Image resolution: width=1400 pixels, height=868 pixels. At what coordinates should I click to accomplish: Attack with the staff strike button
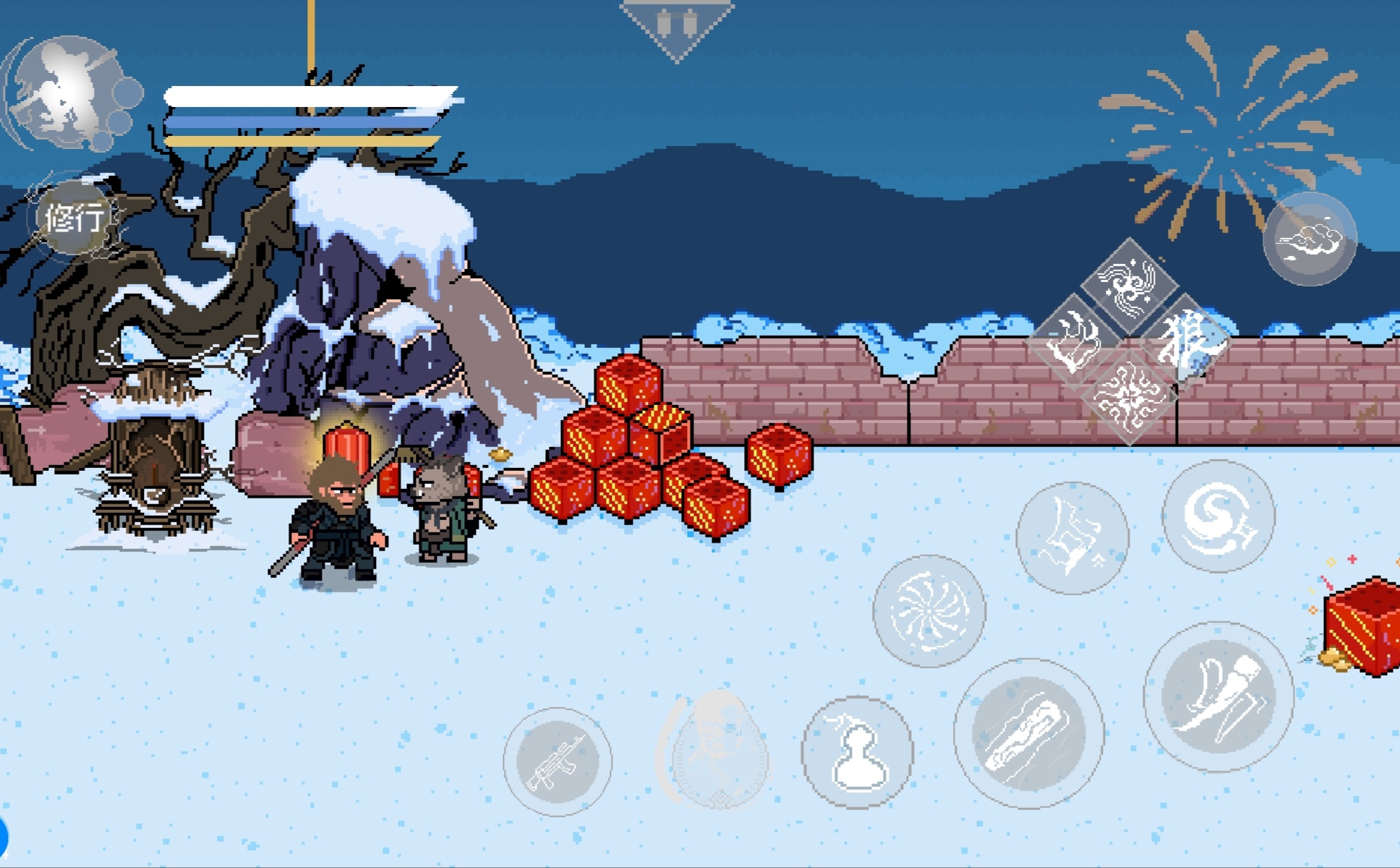1028,733
